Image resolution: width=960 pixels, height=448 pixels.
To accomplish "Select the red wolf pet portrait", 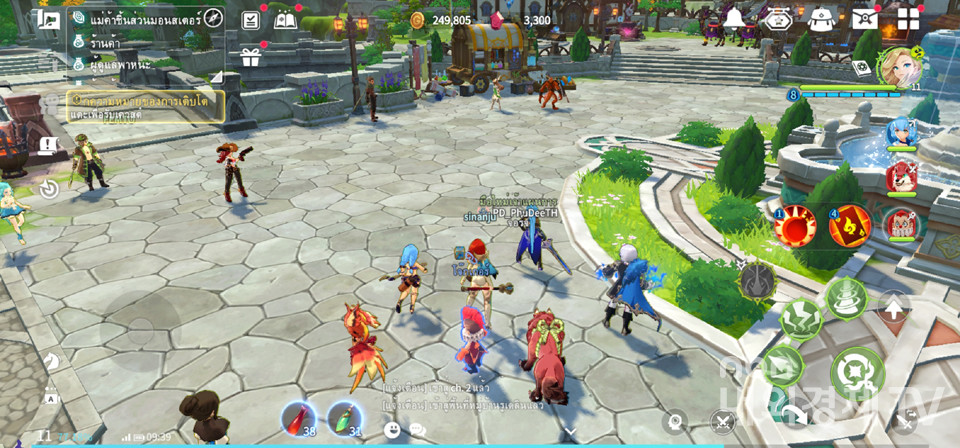I will point(902,177).
